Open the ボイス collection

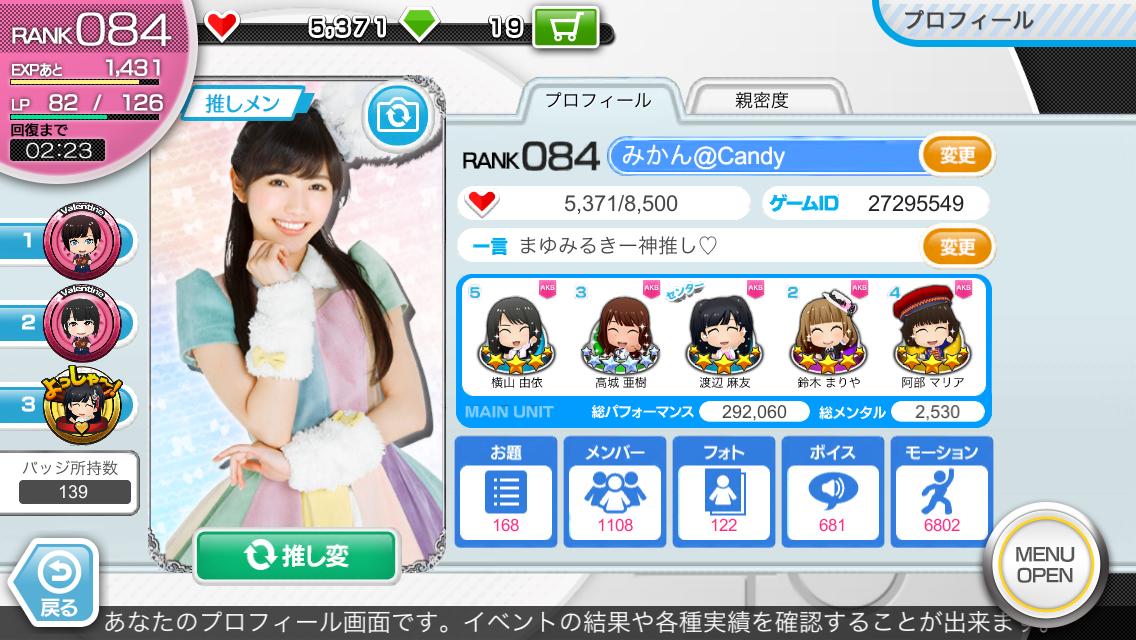pos(831,490)
